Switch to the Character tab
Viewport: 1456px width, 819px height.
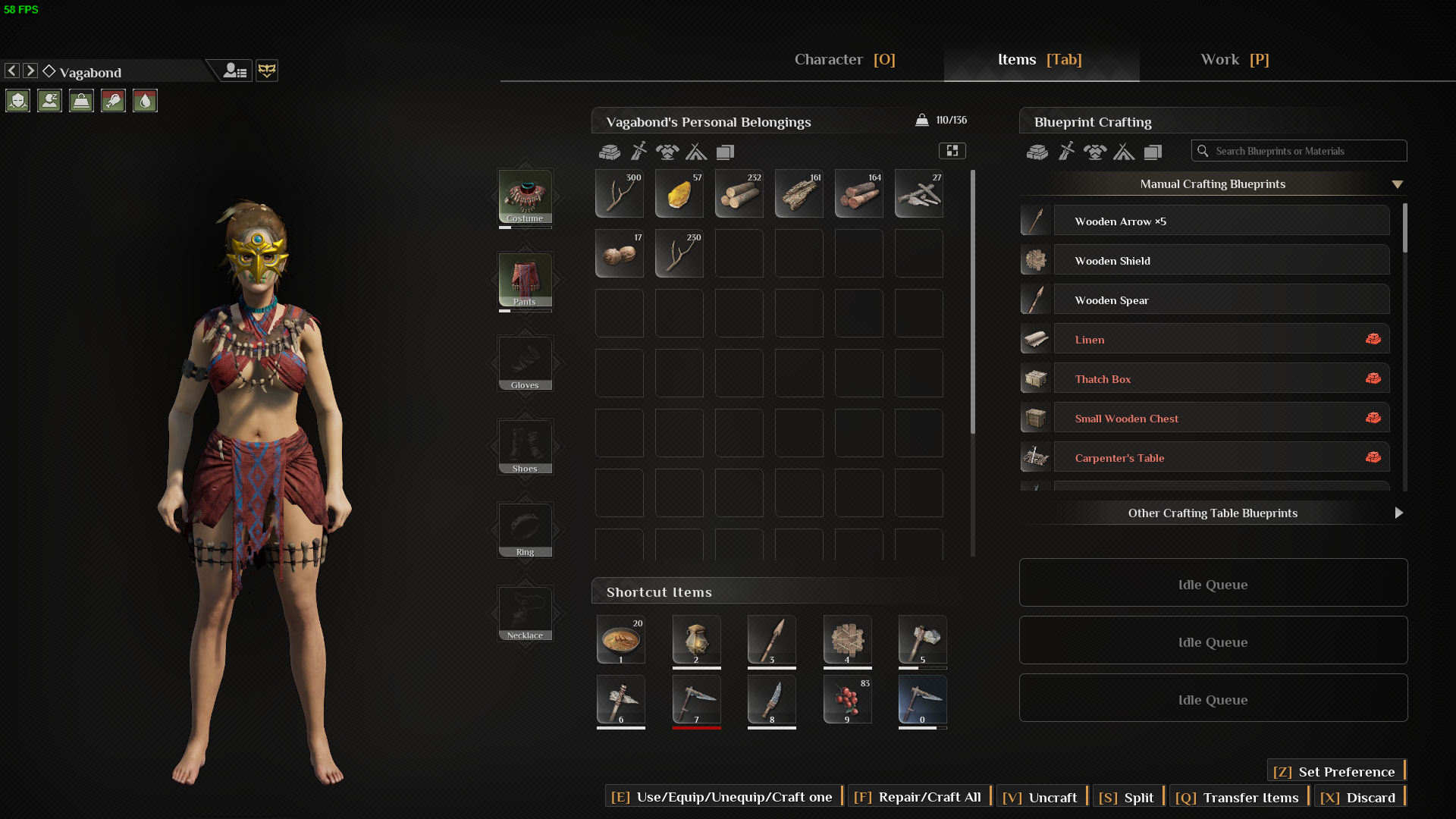click(x=844, y=60)
